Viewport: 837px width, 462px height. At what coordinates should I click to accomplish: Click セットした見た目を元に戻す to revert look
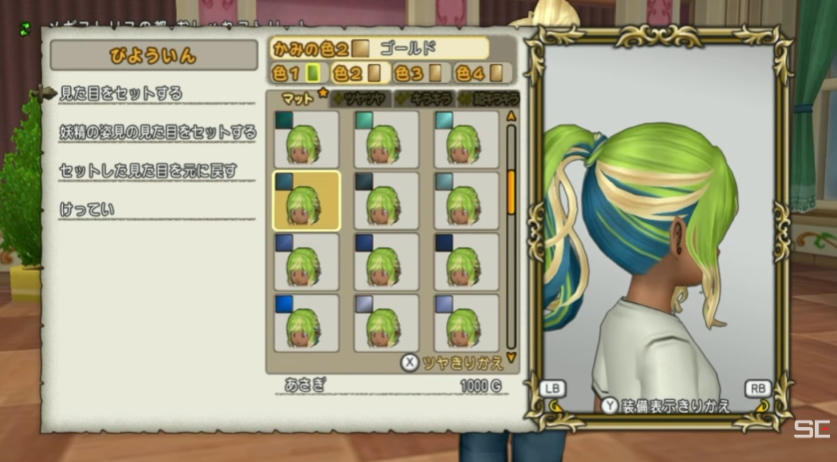[148, 170]
